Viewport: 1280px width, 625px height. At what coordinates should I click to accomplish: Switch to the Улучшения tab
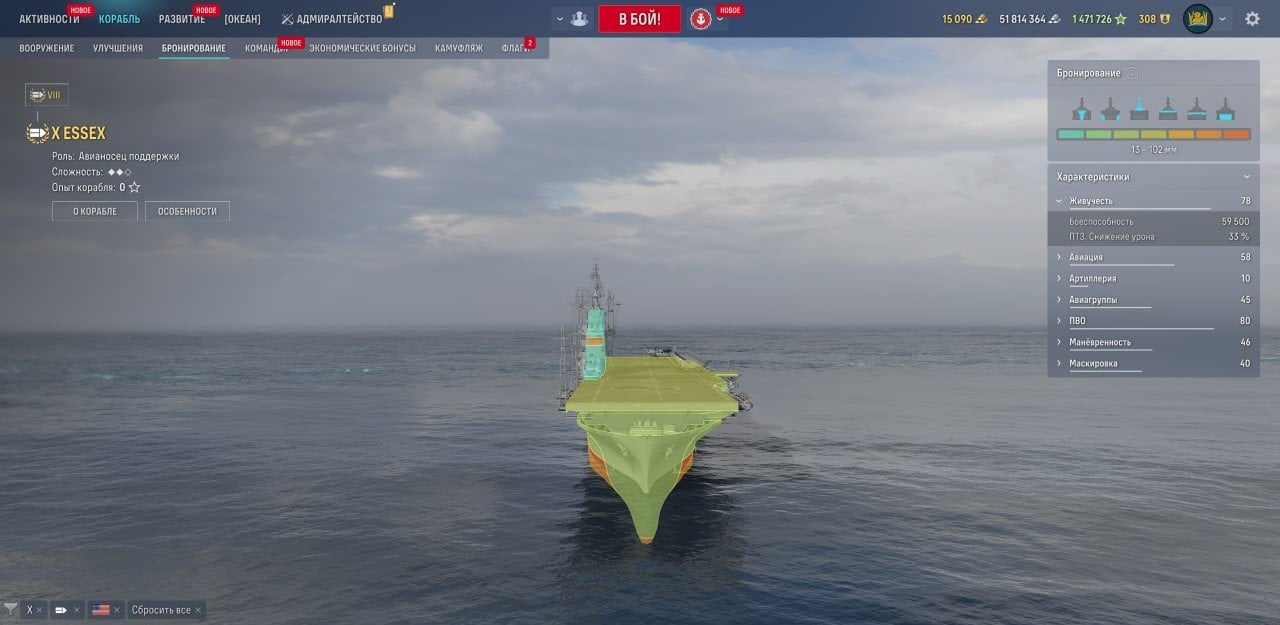[x=118, y=48]
